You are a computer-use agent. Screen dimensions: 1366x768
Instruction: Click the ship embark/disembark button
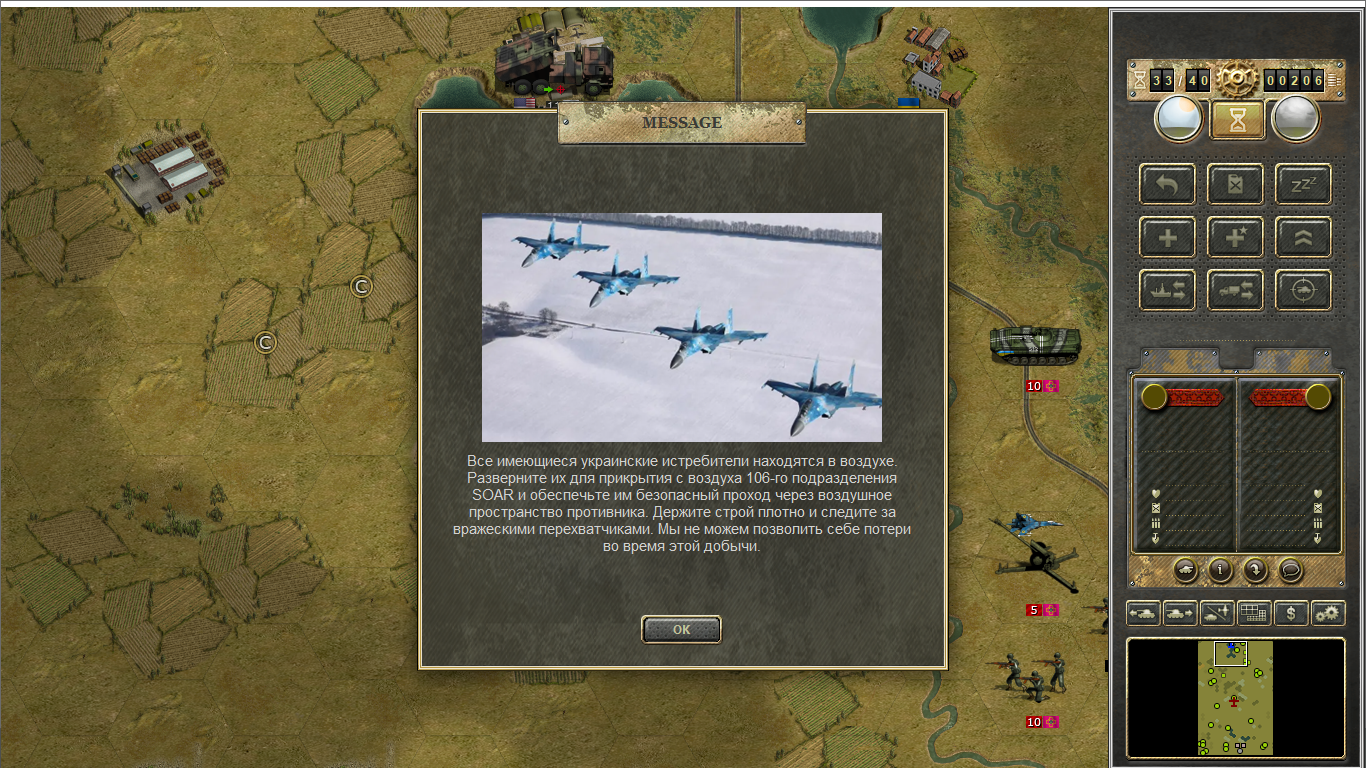[x=1167, y=290]
